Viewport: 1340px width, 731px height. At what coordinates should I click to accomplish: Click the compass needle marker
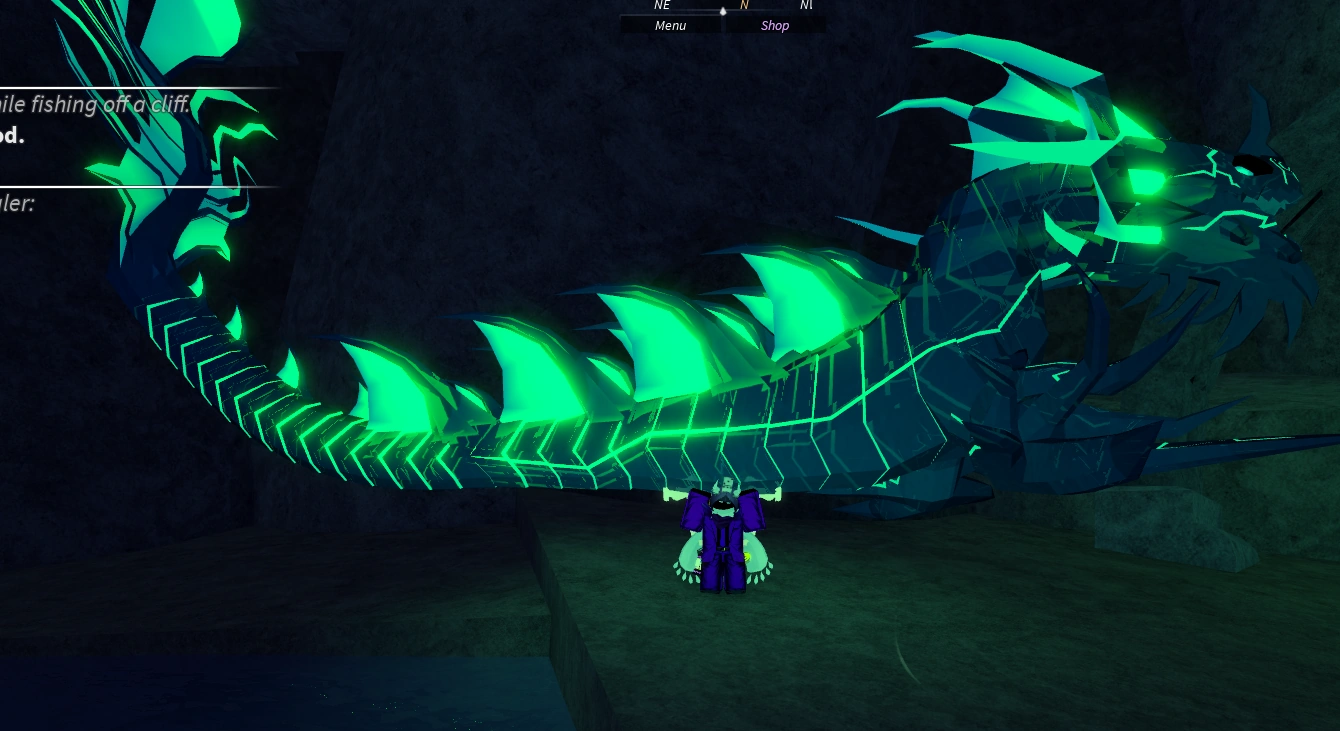(722, 12)
